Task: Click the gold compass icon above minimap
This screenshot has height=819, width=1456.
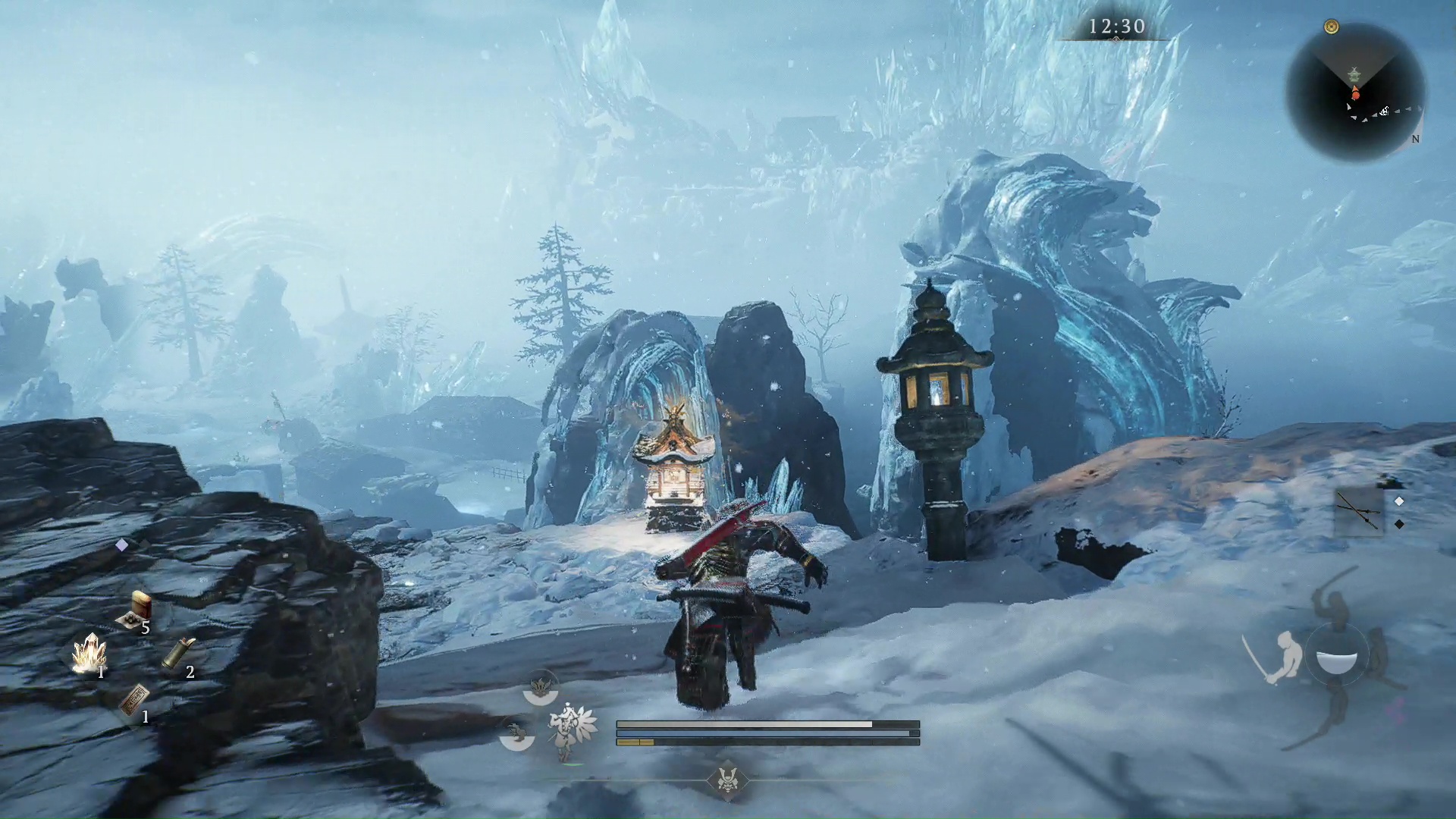Action: (x=1331, y=27)
